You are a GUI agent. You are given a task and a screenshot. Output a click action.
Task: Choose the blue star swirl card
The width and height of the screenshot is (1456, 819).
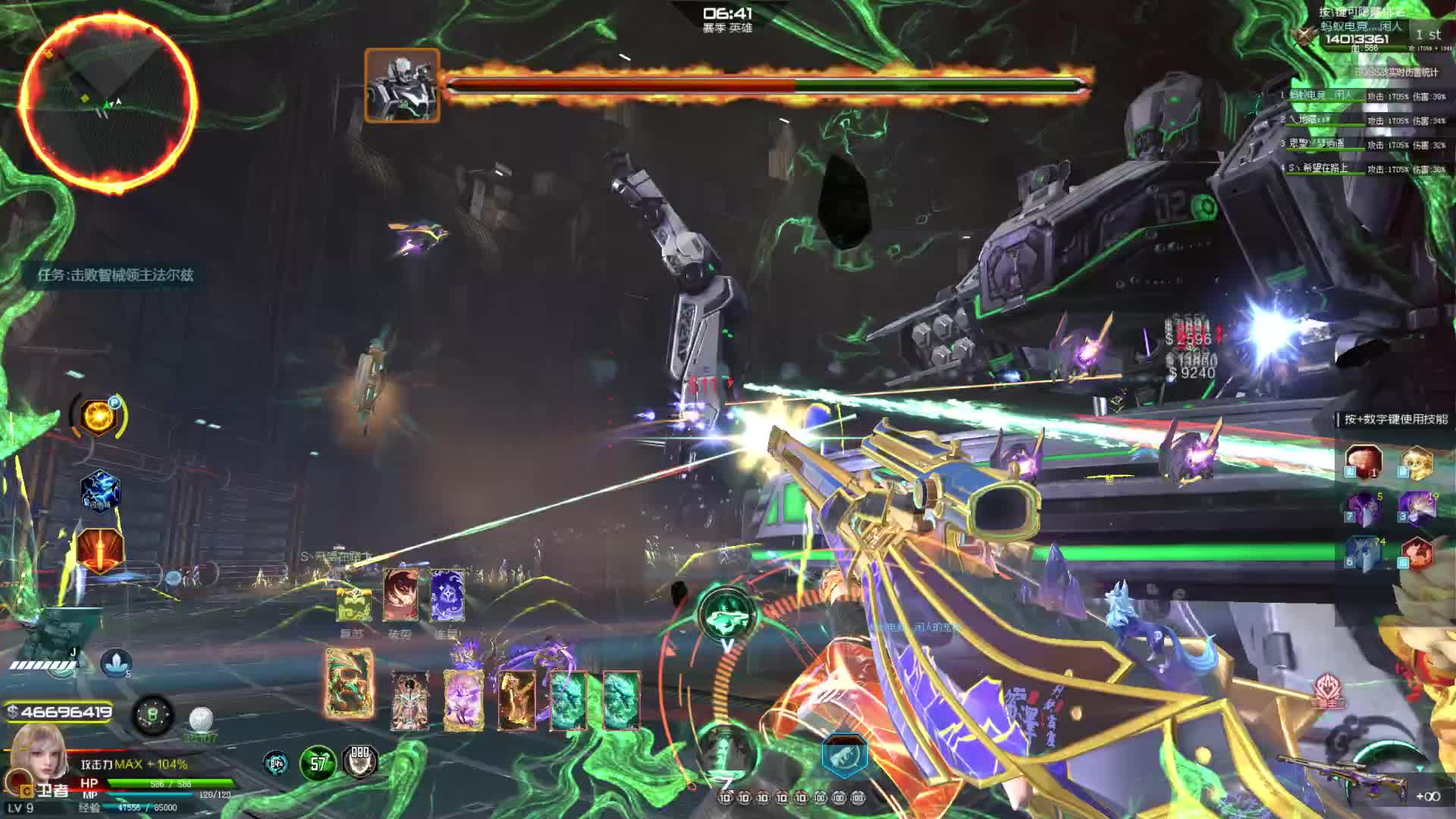[447, 595]
